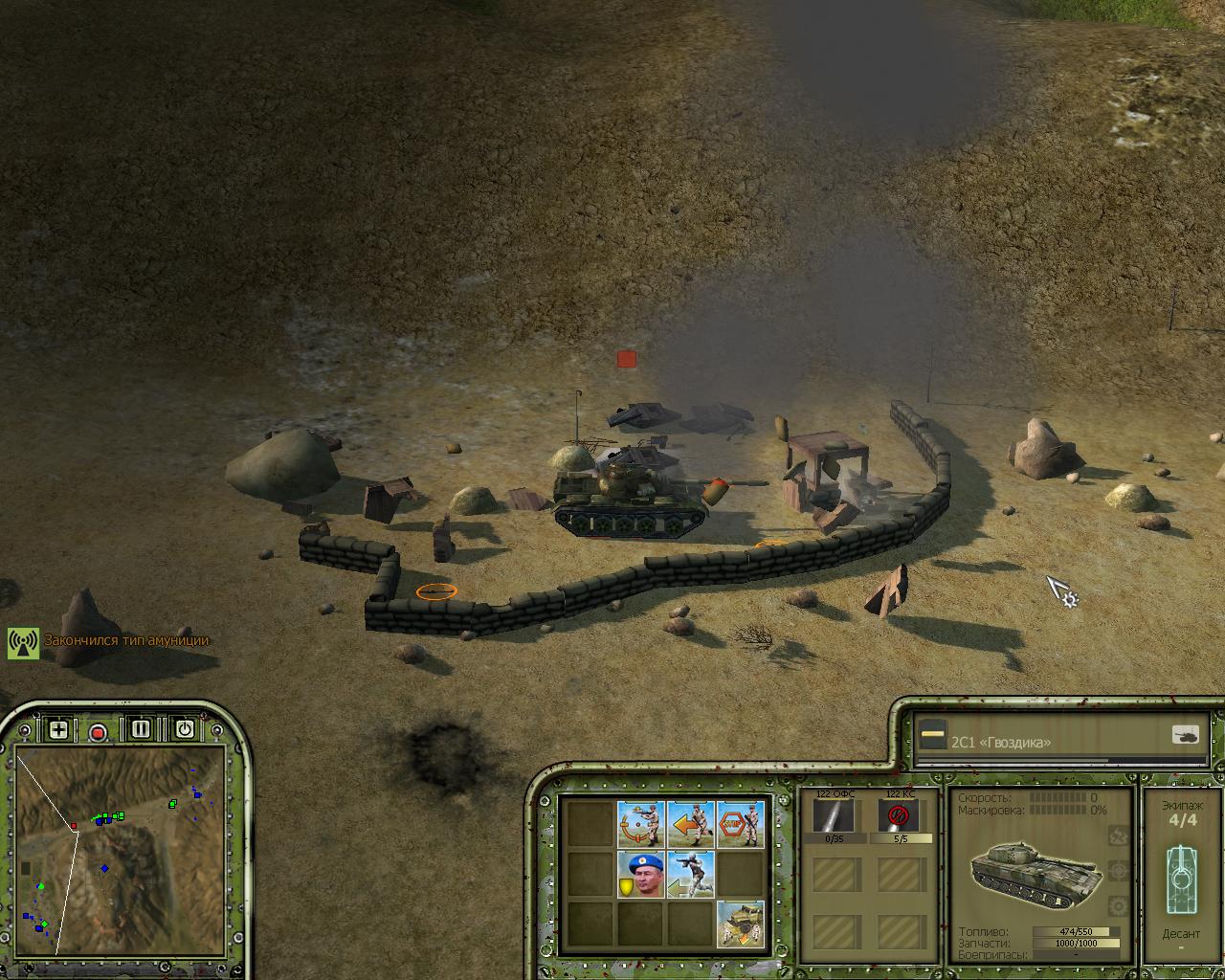
Task: Select the crew silhouette under Экипаж
Action: (x=1181, y=879)
